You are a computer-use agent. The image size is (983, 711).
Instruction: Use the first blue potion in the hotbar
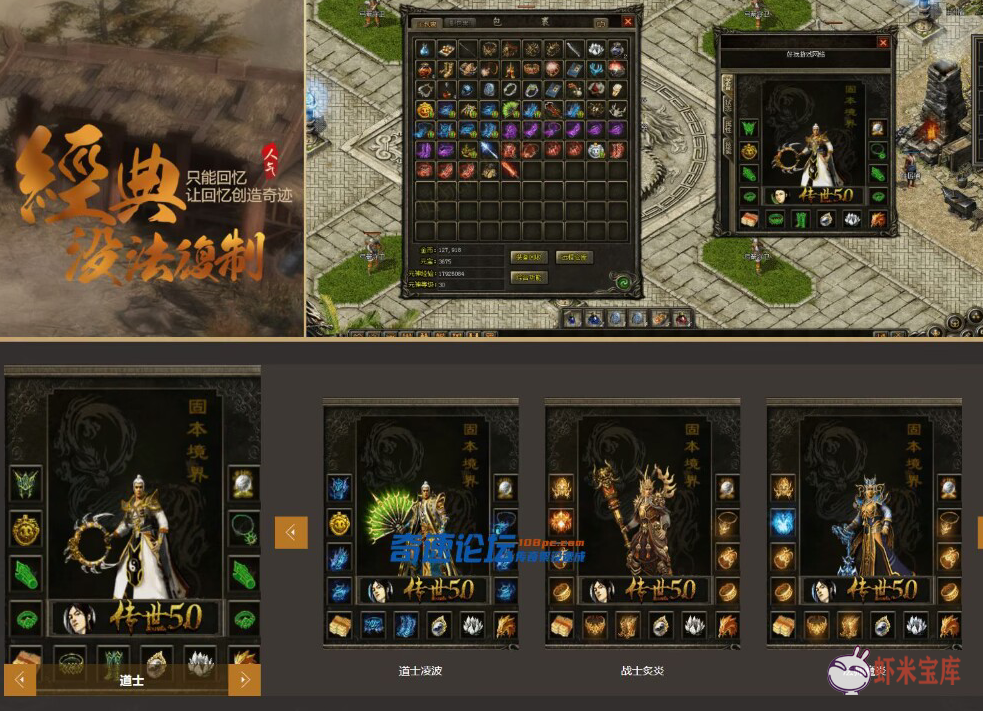[573, 318]
